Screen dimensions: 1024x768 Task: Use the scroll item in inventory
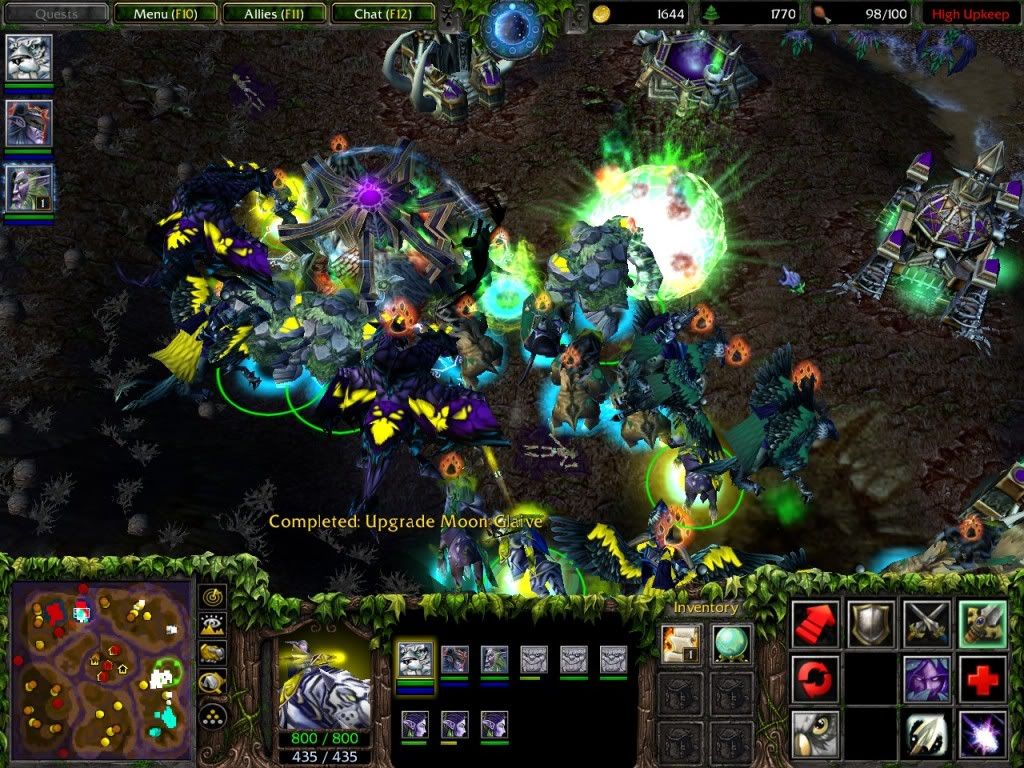678,643
